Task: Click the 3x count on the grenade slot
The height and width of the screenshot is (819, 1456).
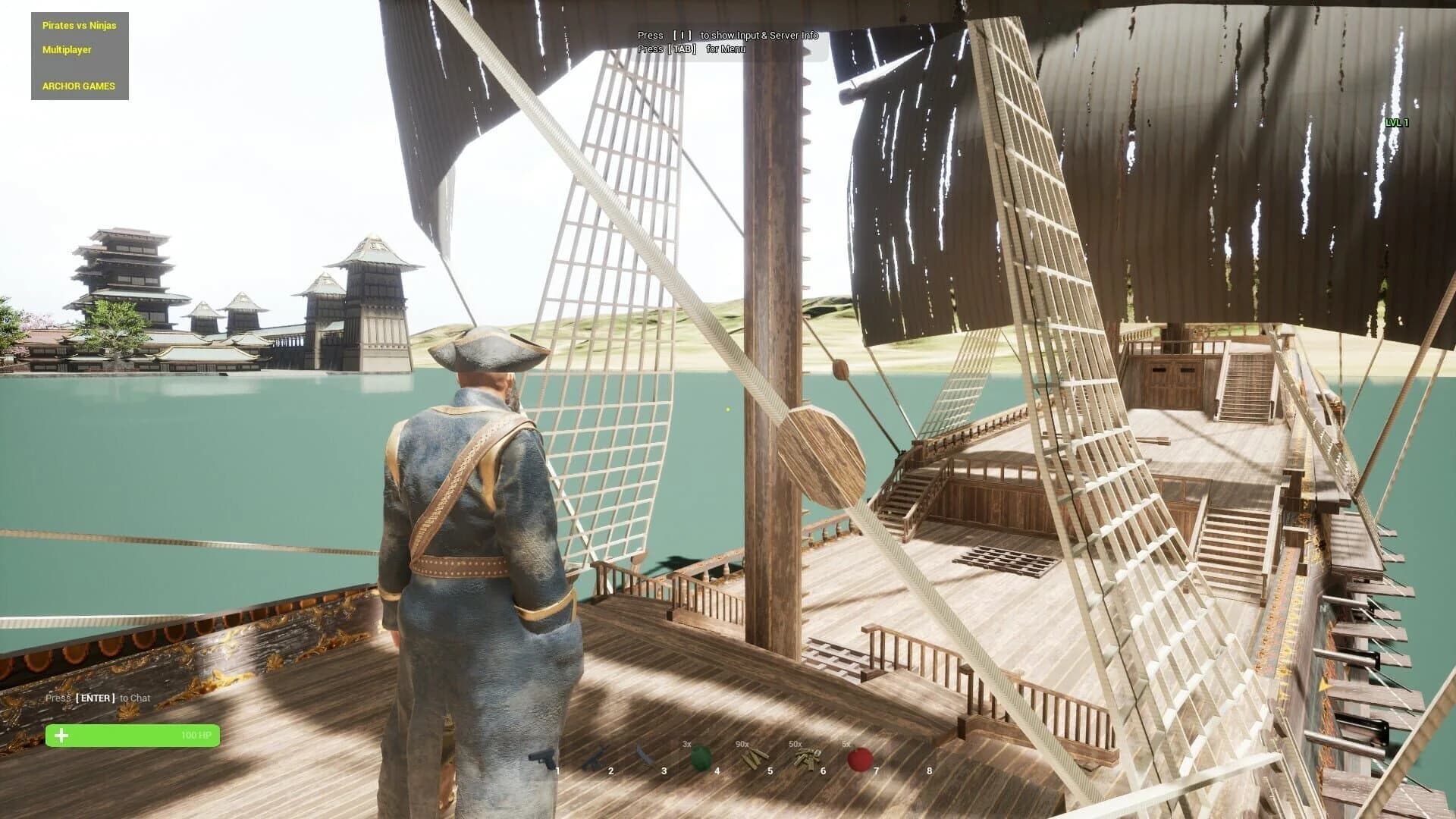Action: click(x=689, y=745)
